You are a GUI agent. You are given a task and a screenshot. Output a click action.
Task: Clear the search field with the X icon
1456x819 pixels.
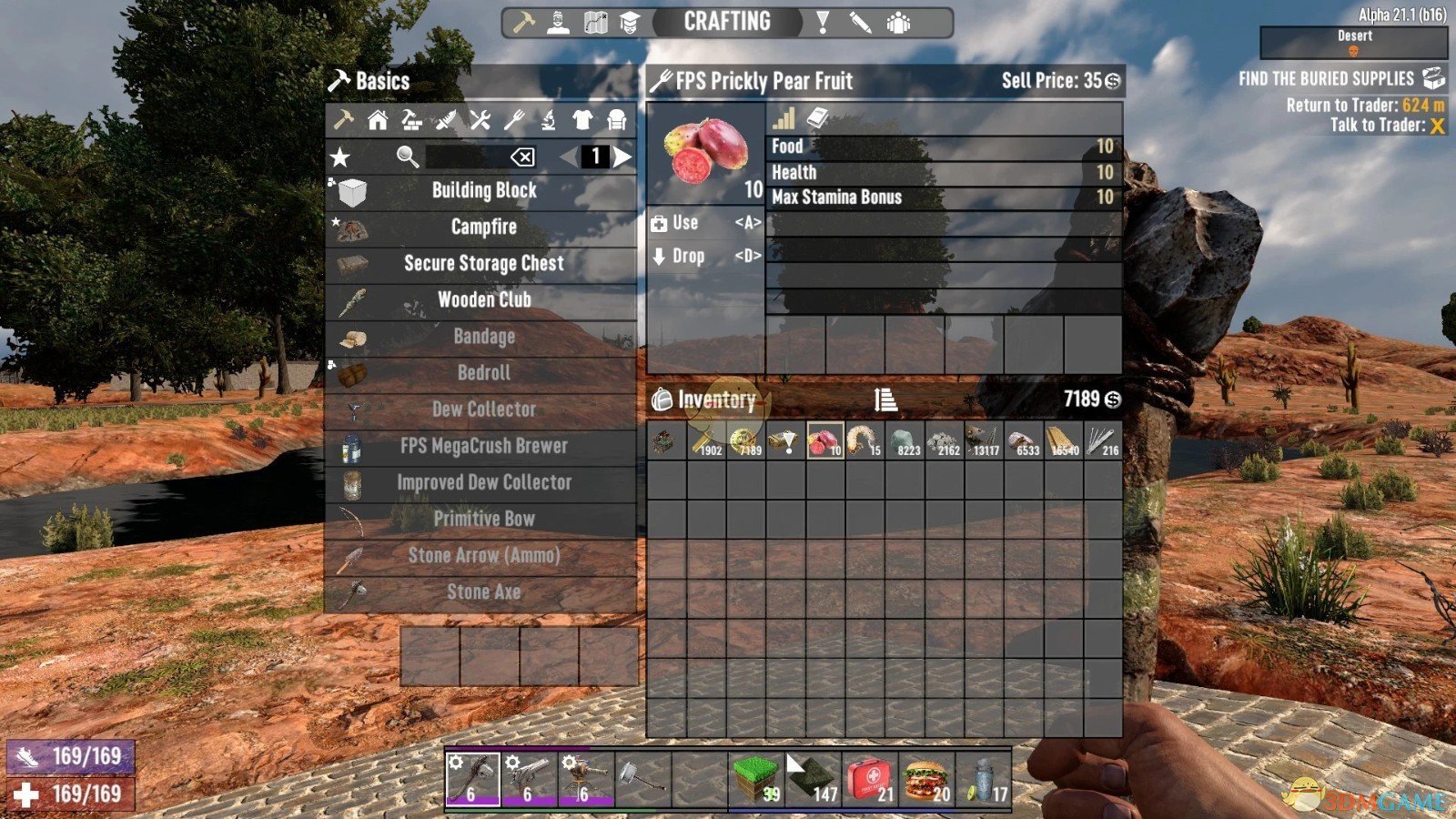click(523, 156)
